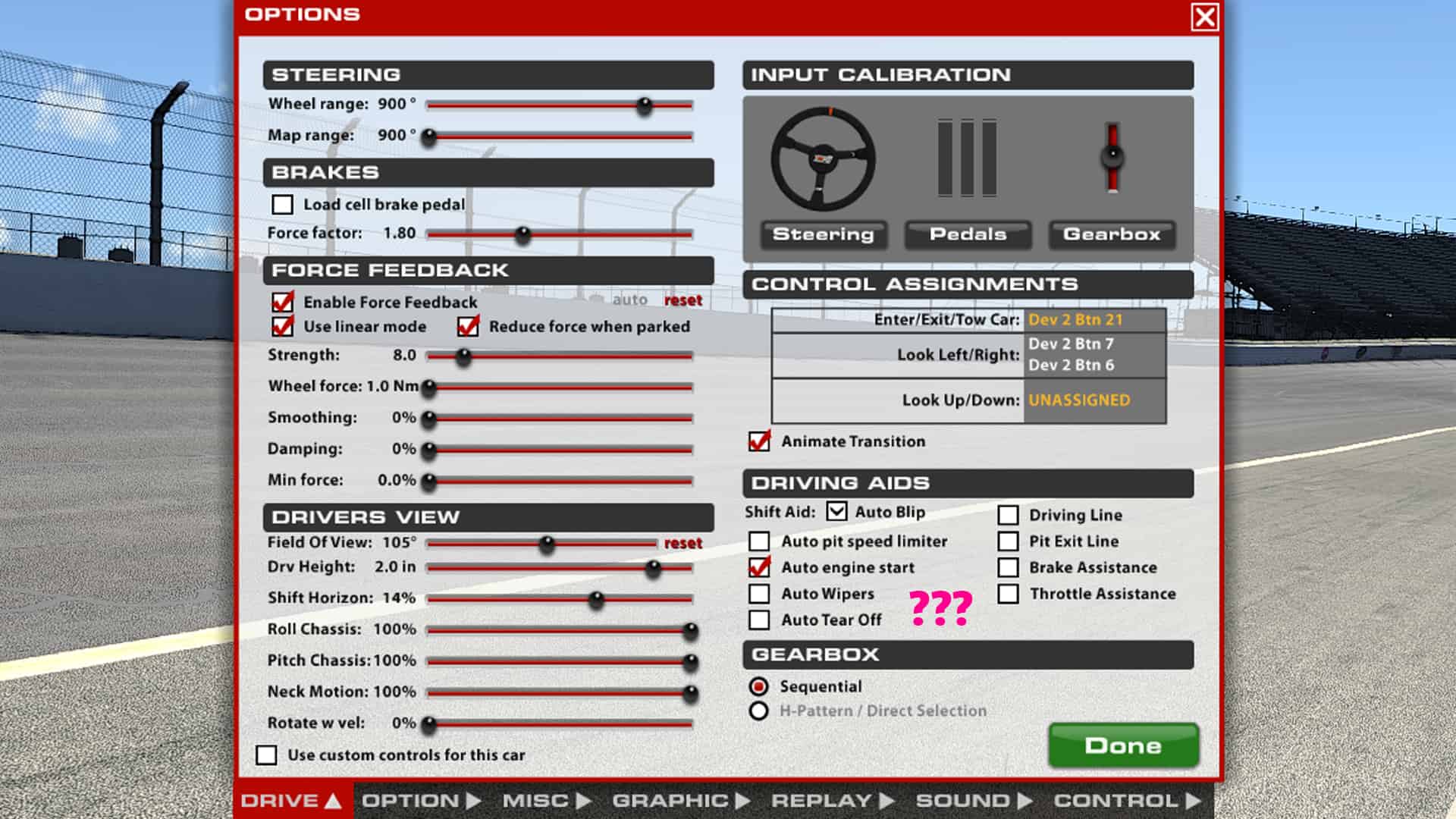Switch to the GRAPHIC tab
This screenshot has width=1456, height=819.
[x=670, y=800]
